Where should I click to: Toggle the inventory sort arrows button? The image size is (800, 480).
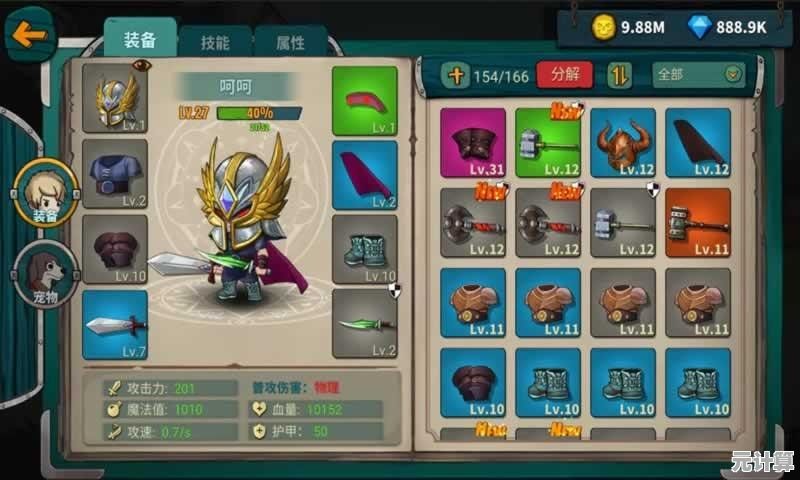621,75
